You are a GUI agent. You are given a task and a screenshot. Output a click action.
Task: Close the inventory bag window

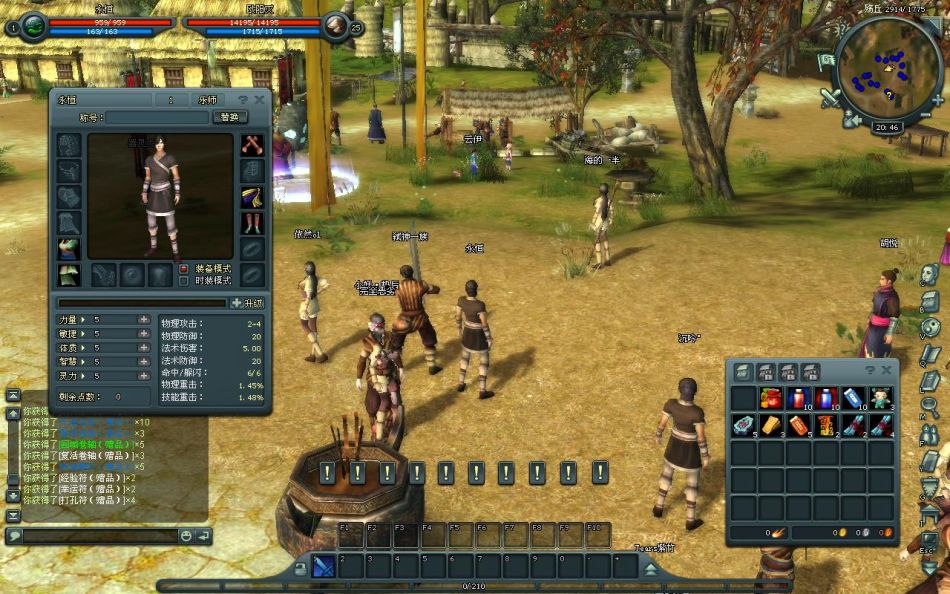click(x=885, y=371)
